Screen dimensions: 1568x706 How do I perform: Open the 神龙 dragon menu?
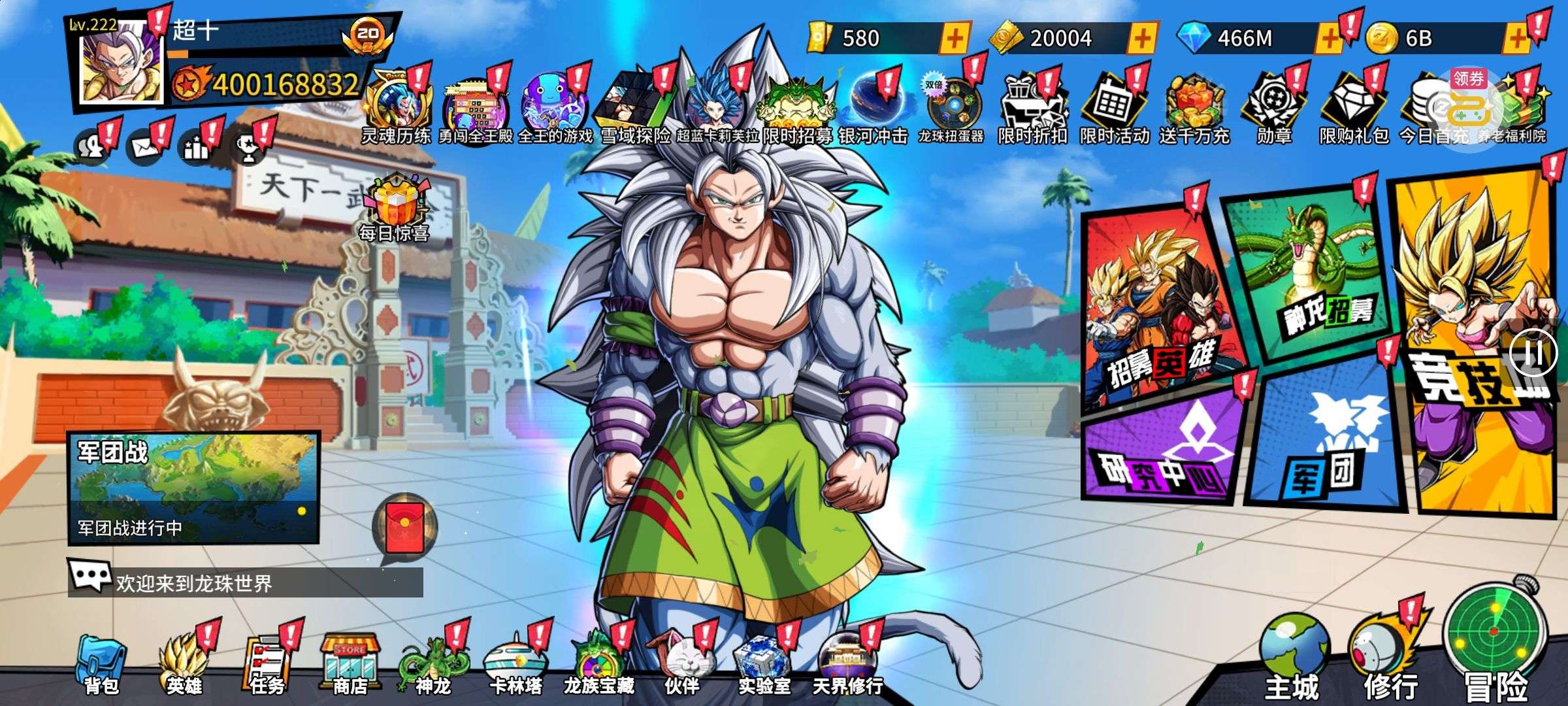[433, 664]
